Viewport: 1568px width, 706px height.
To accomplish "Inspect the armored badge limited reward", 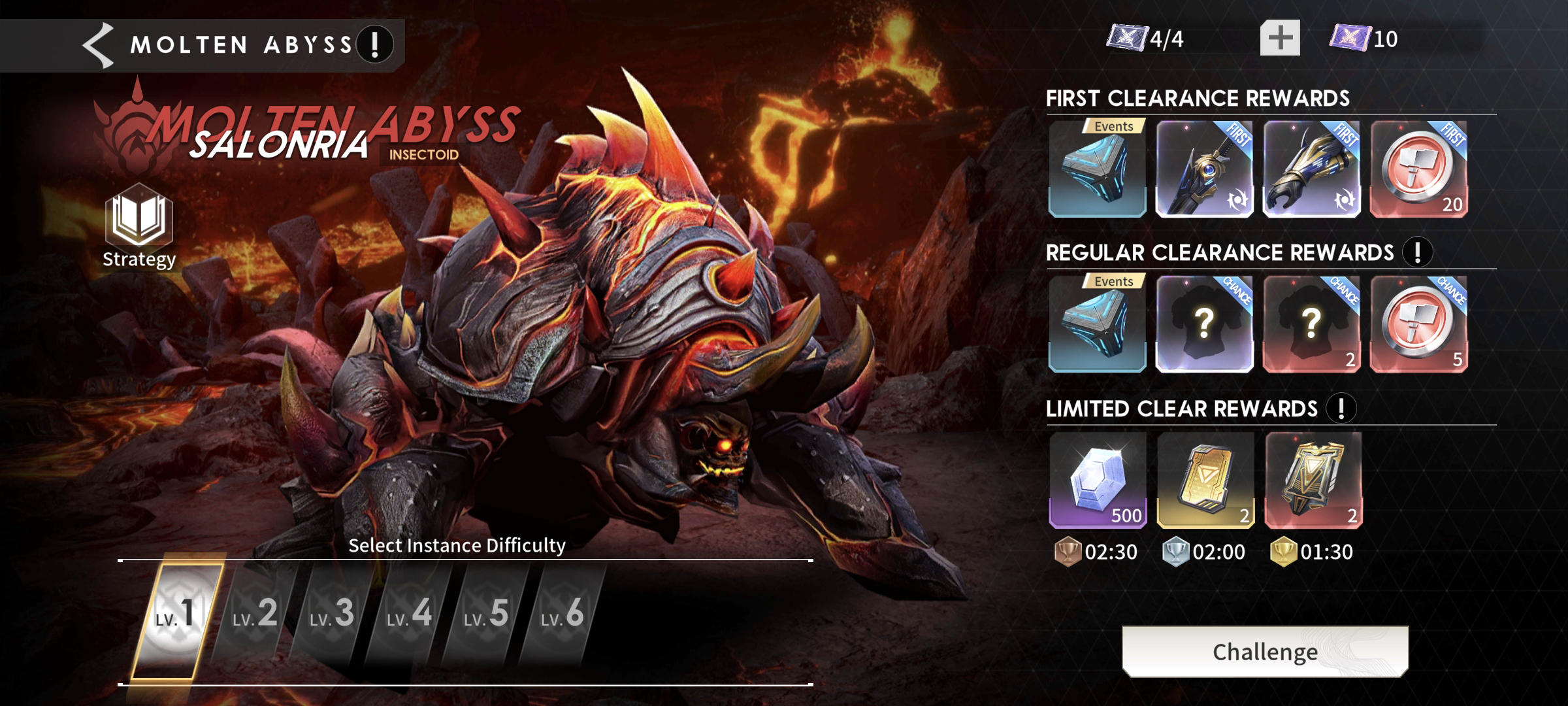I will pos(1313,480).
